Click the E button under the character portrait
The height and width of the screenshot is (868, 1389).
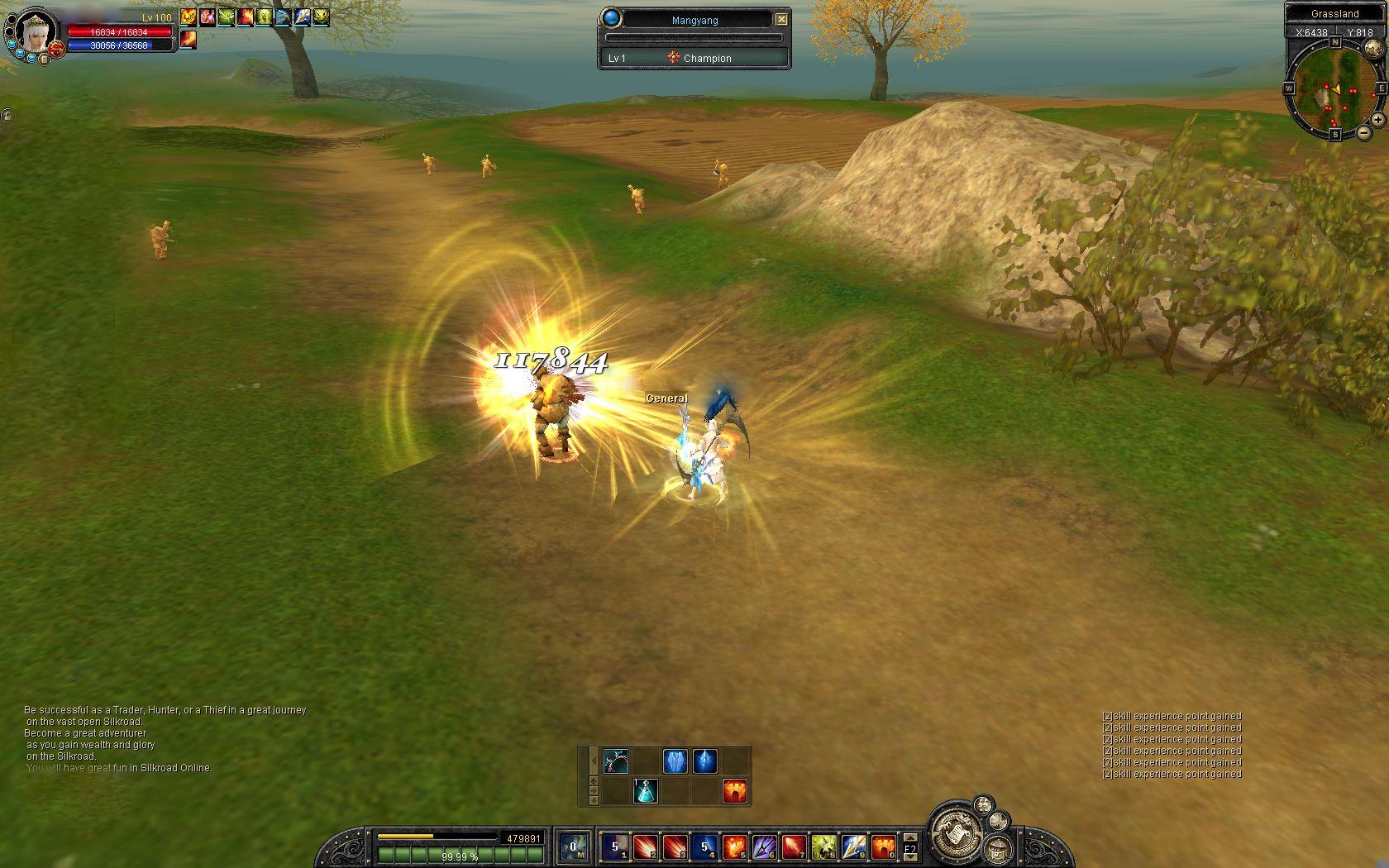coord(45,60)
